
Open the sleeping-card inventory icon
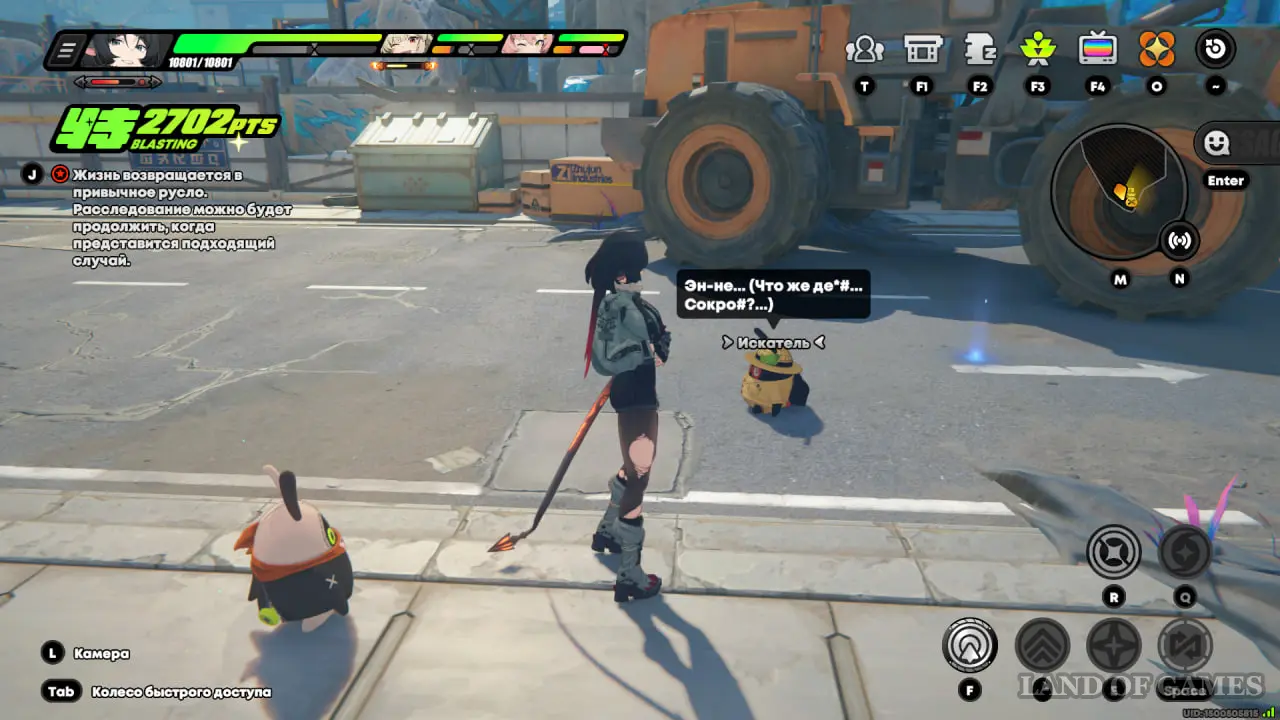pos(980,49)
